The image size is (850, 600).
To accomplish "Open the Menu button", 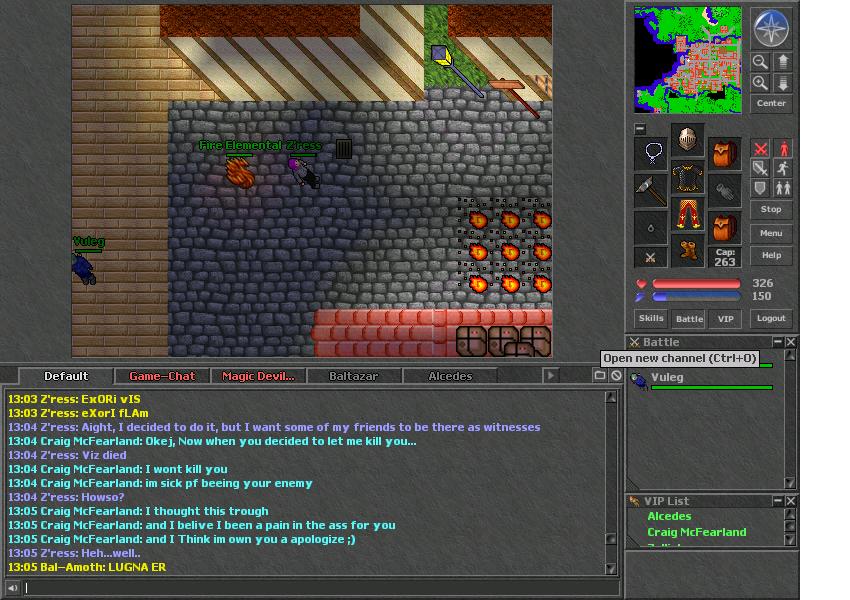I will click(x=770, y=233).
